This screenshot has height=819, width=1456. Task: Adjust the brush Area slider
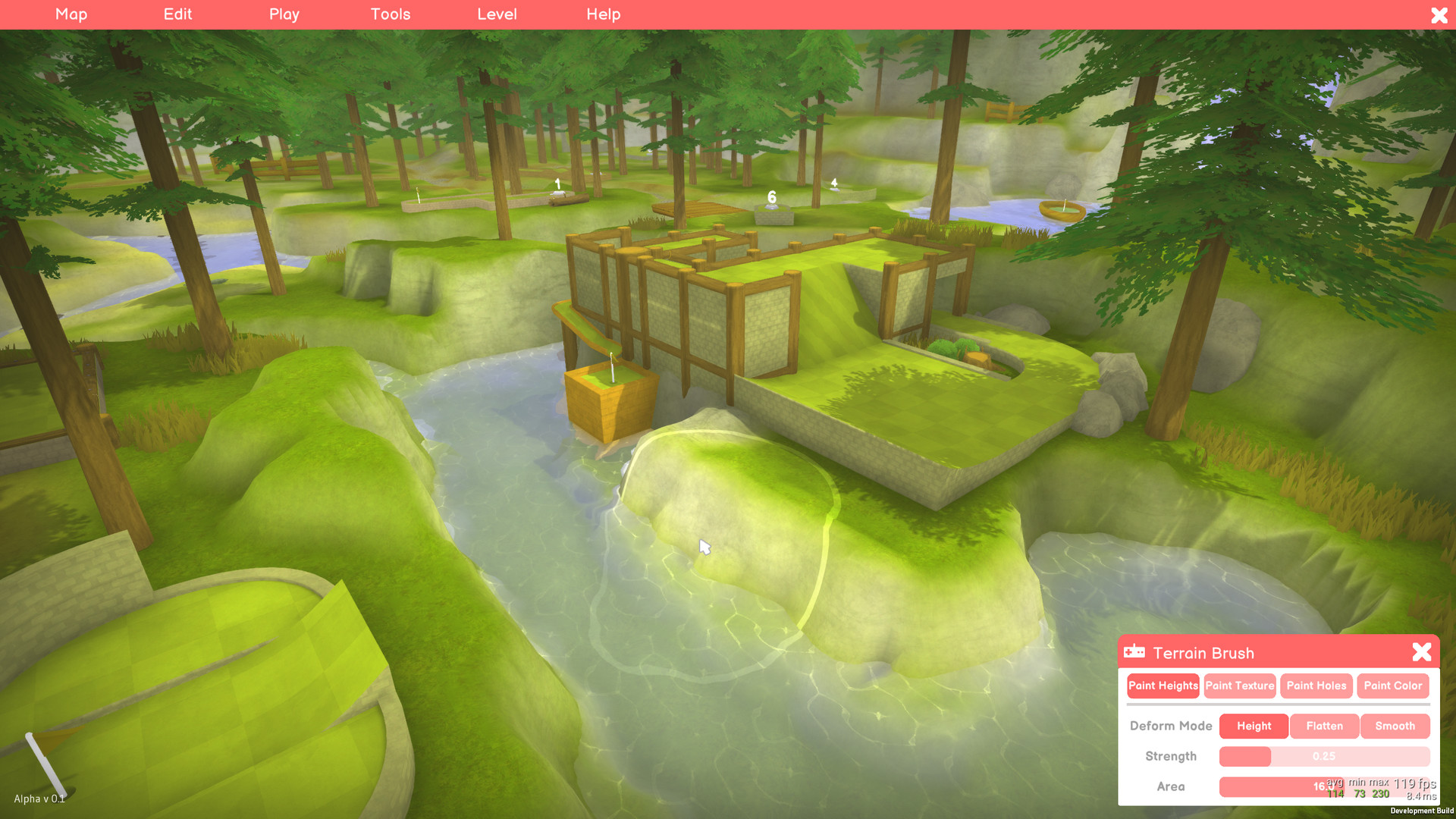(x=1324, y=786)
